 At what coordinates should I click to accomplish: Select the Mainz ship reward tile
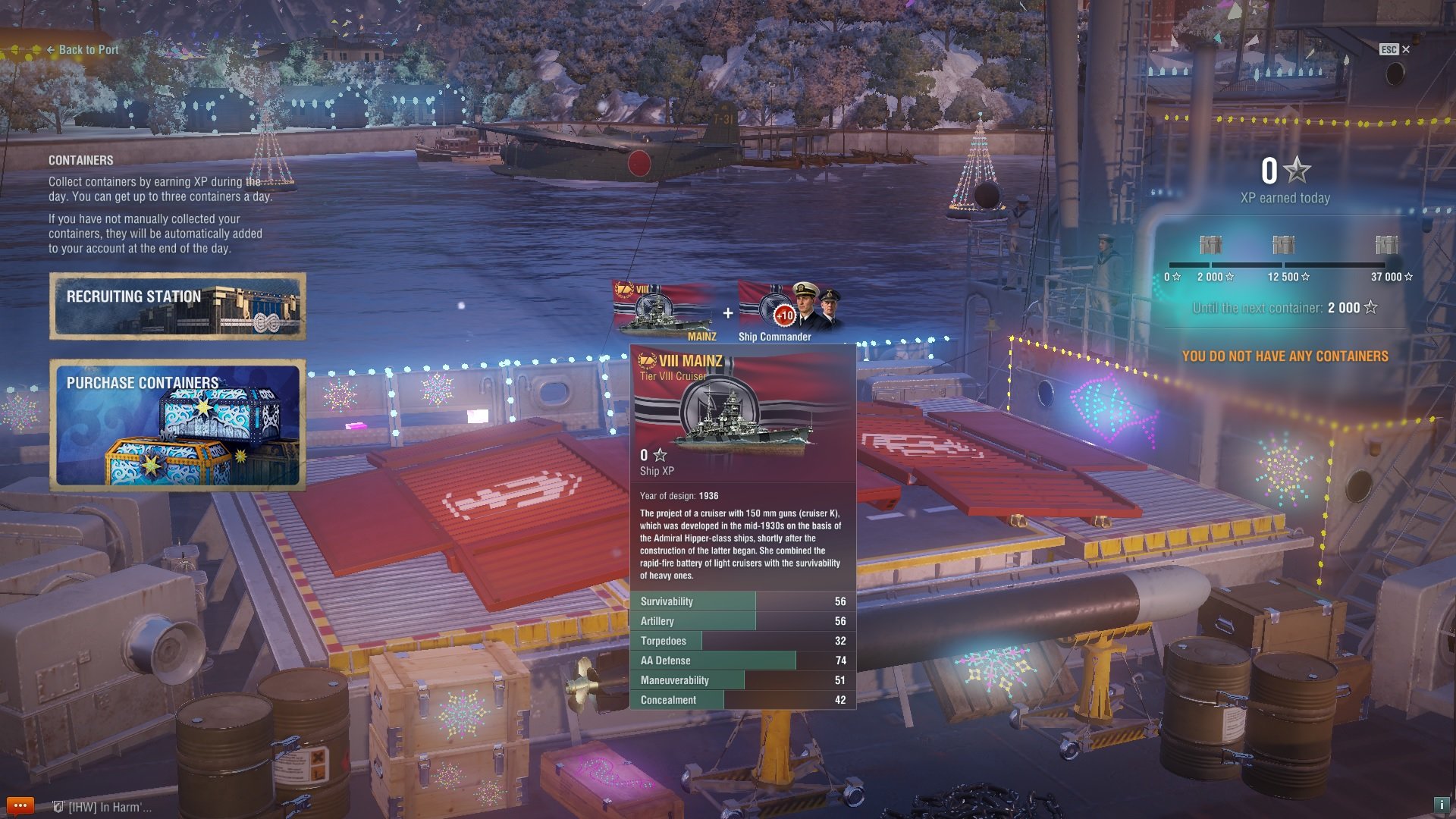(664, 311)
